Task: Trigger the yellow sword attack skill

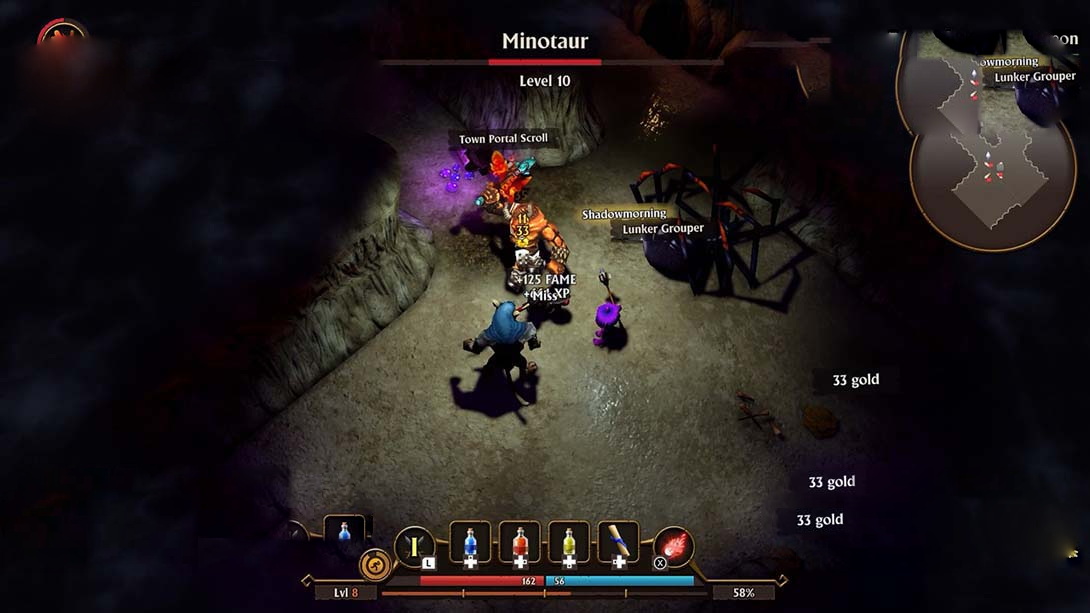Action: pos(414,547)
